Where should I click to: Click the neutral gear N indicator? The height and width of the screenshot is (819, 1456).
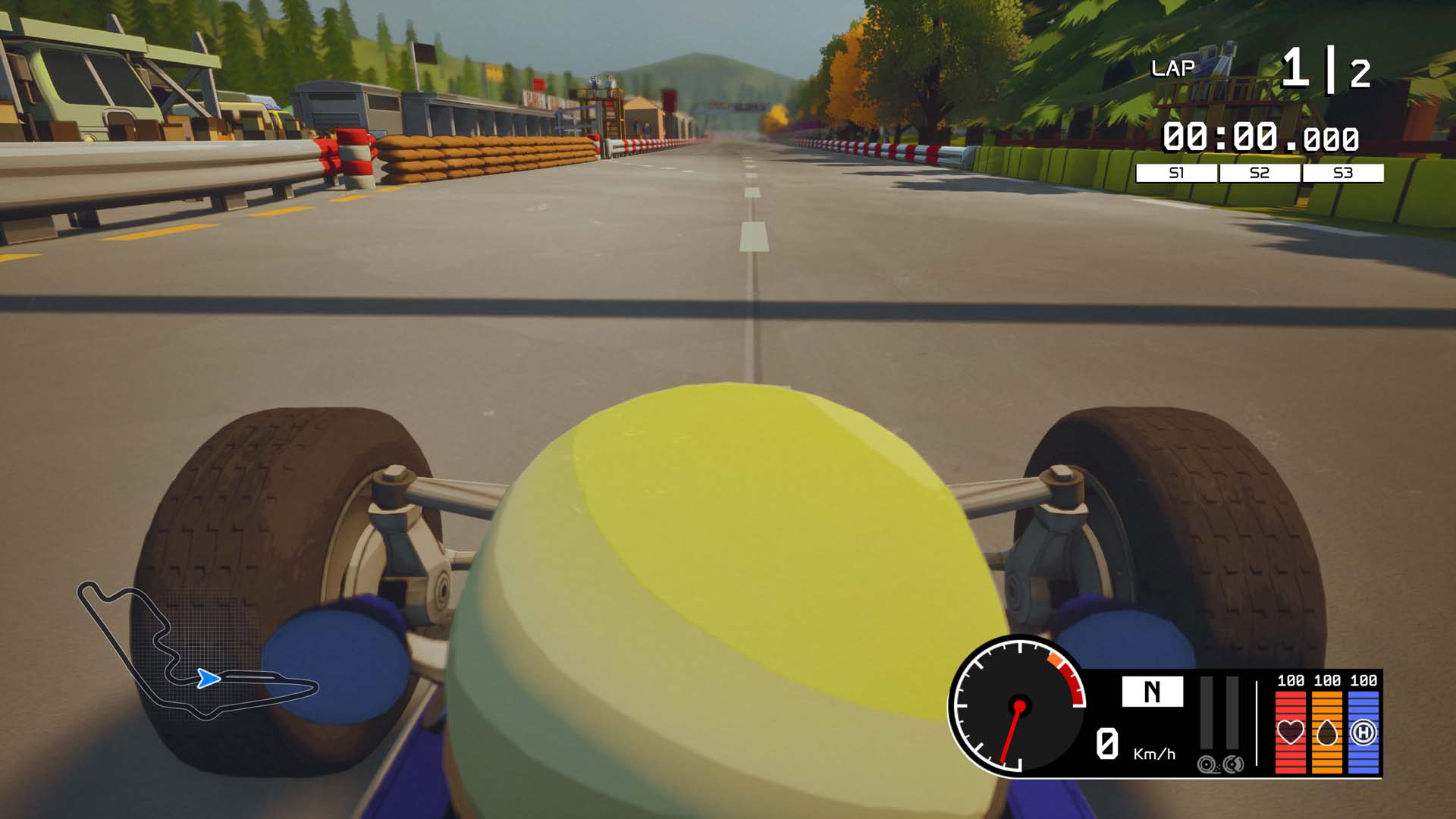tap(1152, 692)
